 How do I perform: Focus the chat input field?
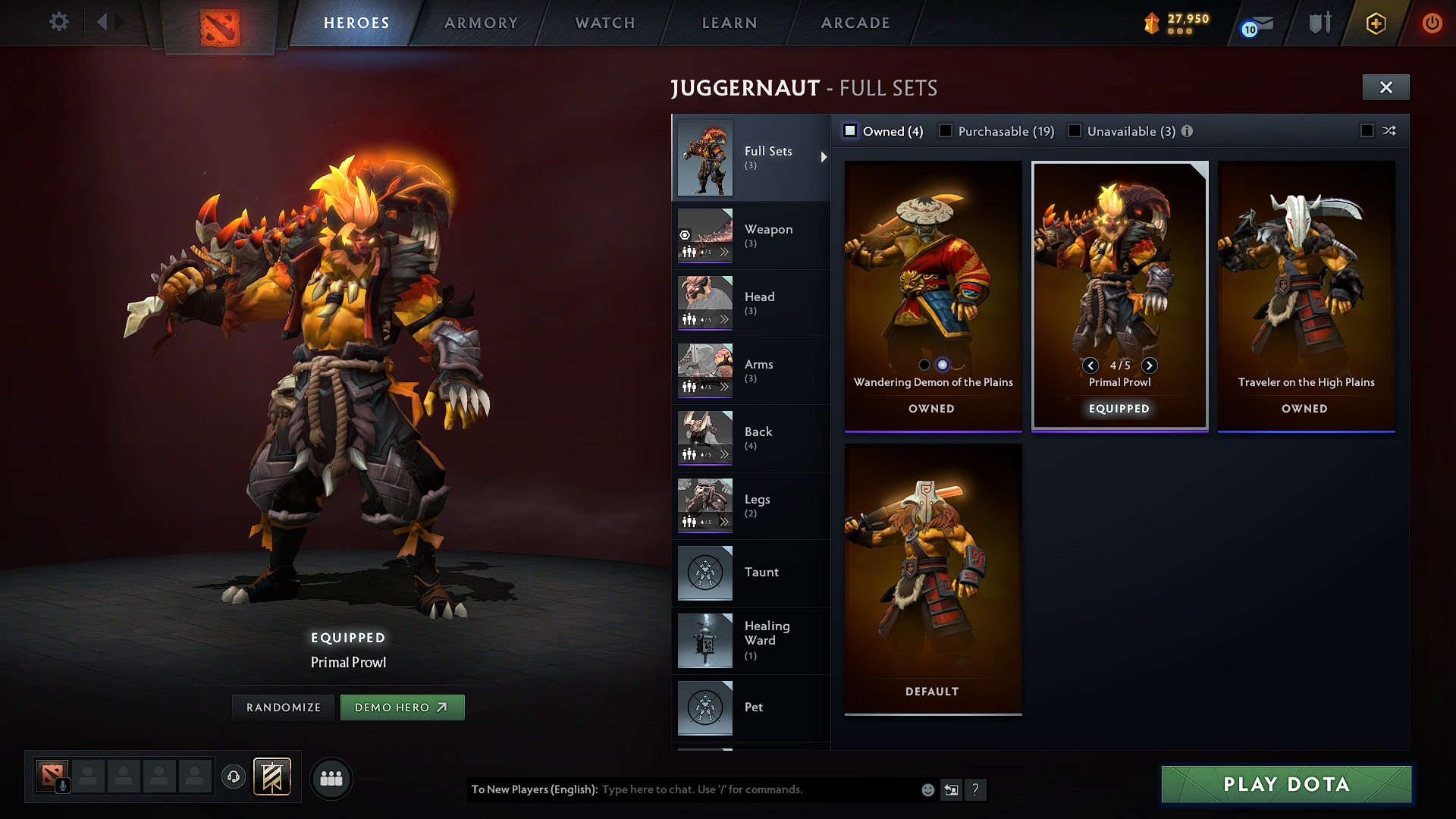point(758,789)
